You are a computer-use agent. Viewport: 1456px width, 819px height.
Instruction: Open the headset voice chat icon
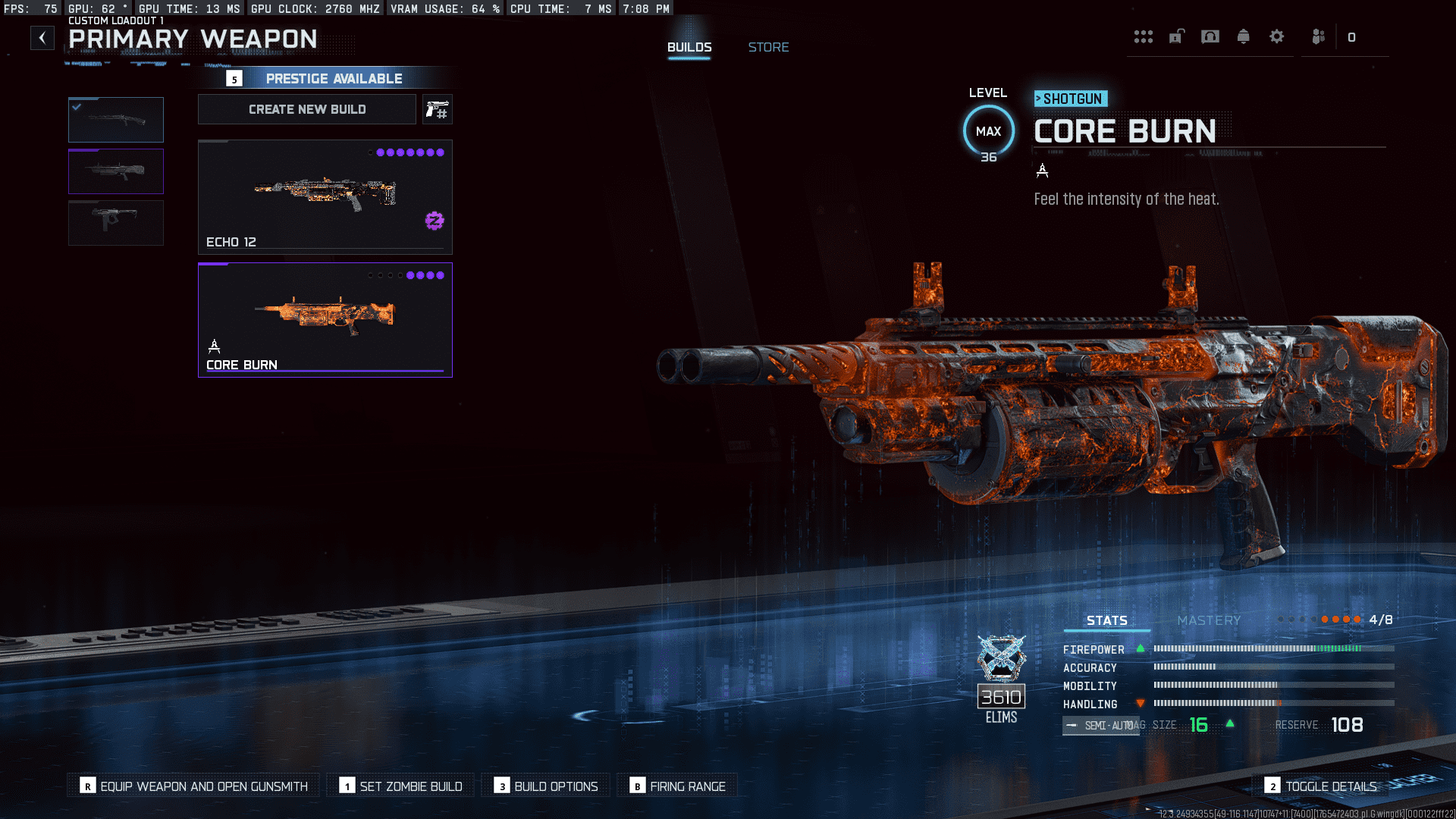pyautogui.click(x=1210, y=36)
